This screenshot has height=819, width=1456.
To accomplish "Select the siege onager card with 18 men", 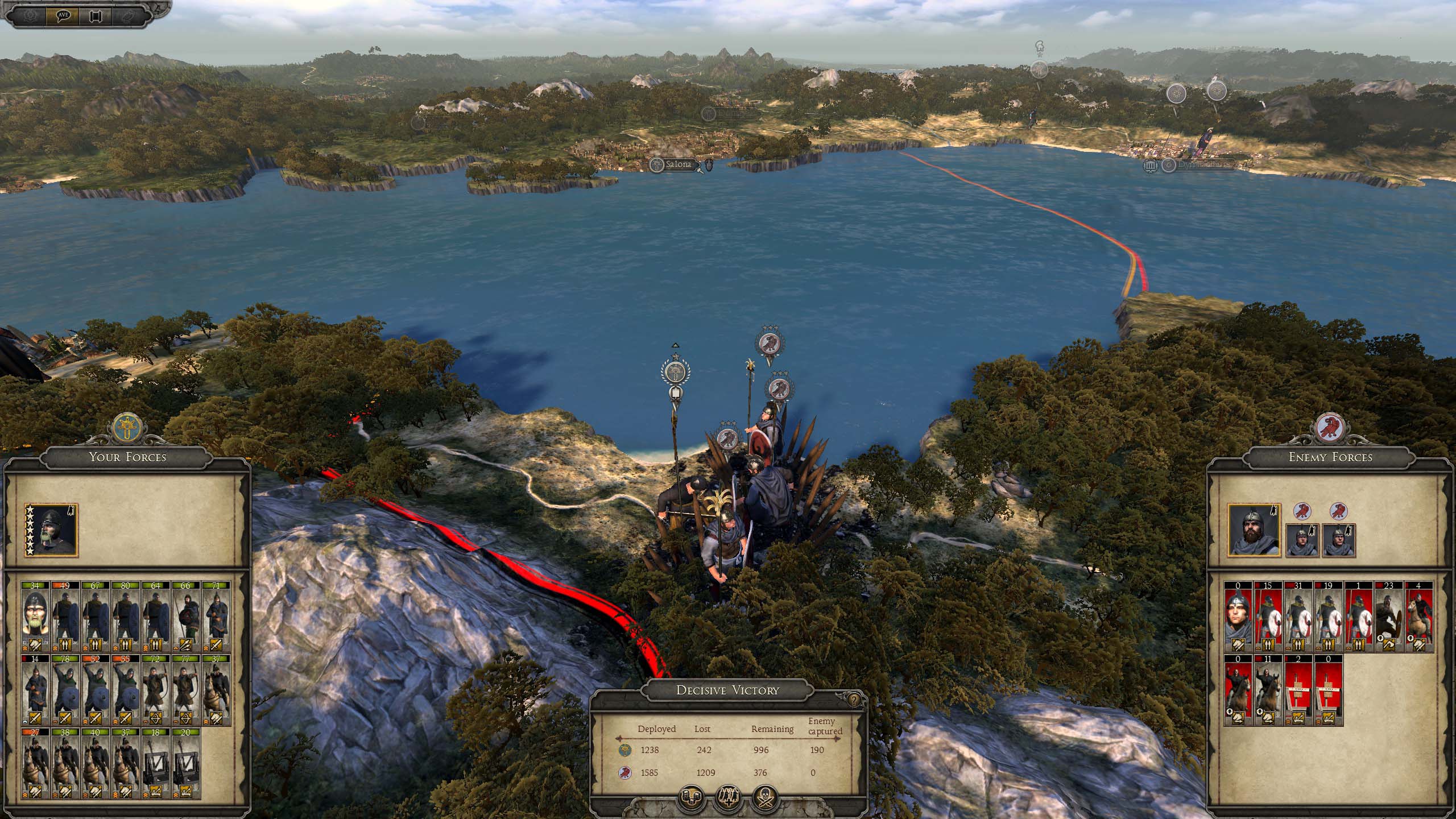I will point(155,764).
